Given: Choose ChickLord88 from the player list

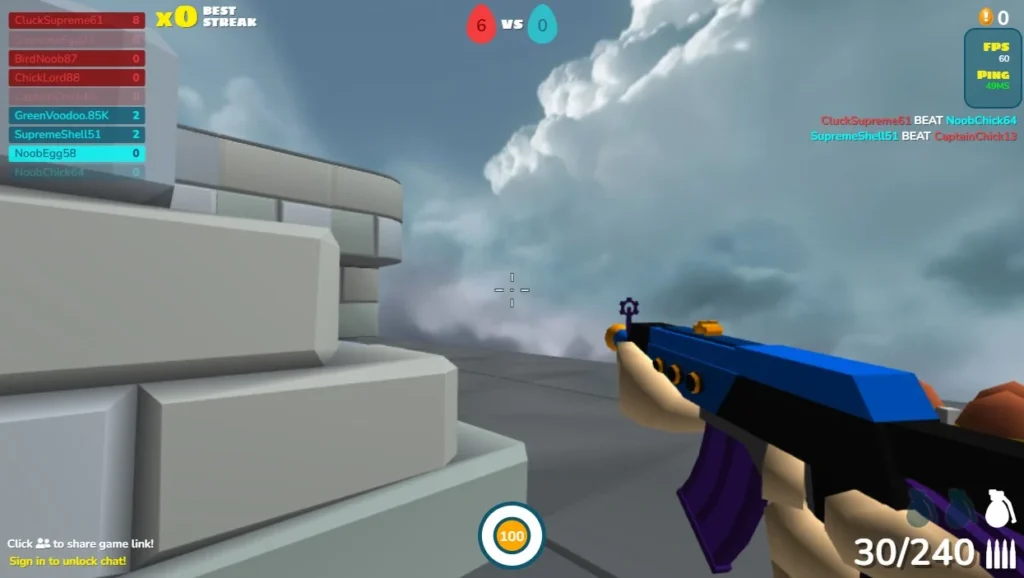Looking at the screenshot, I should 77,78.
